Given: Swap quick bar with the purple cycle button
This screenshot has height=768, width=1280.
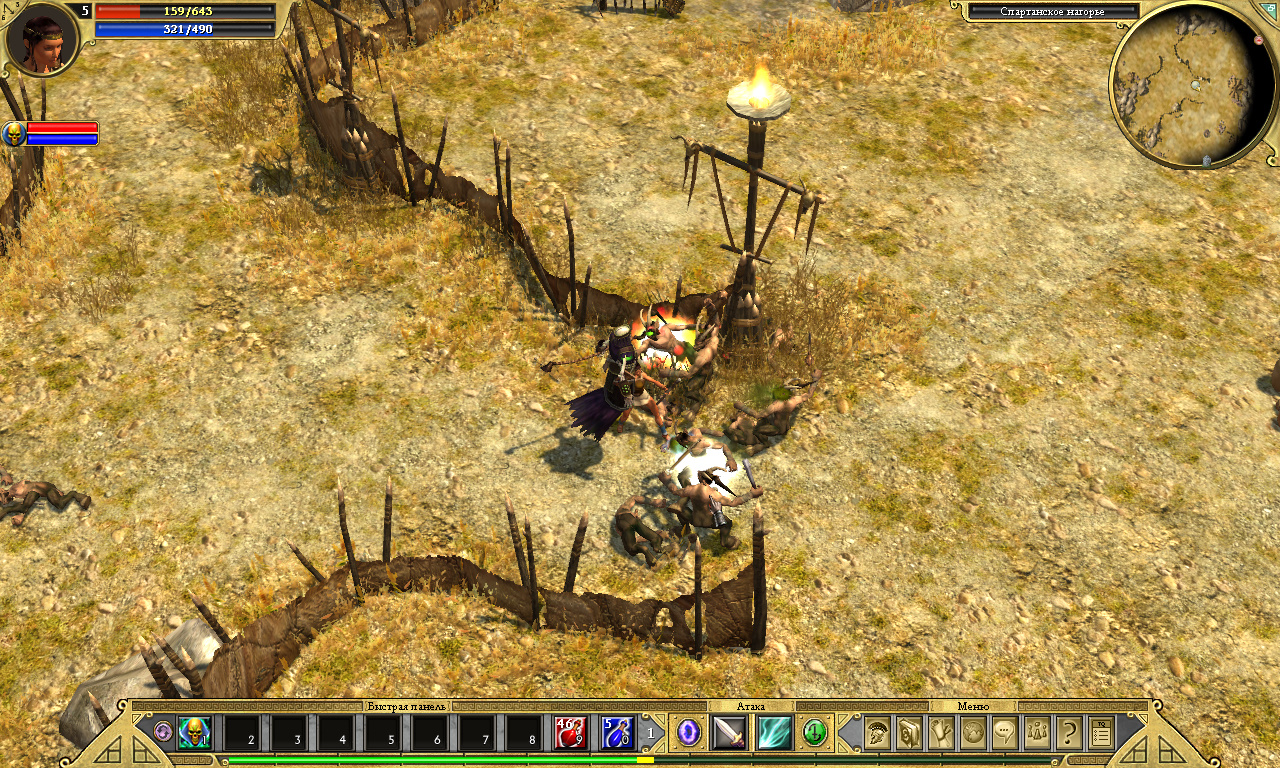Looking at the screenshot, I should [x=163, y=732].
